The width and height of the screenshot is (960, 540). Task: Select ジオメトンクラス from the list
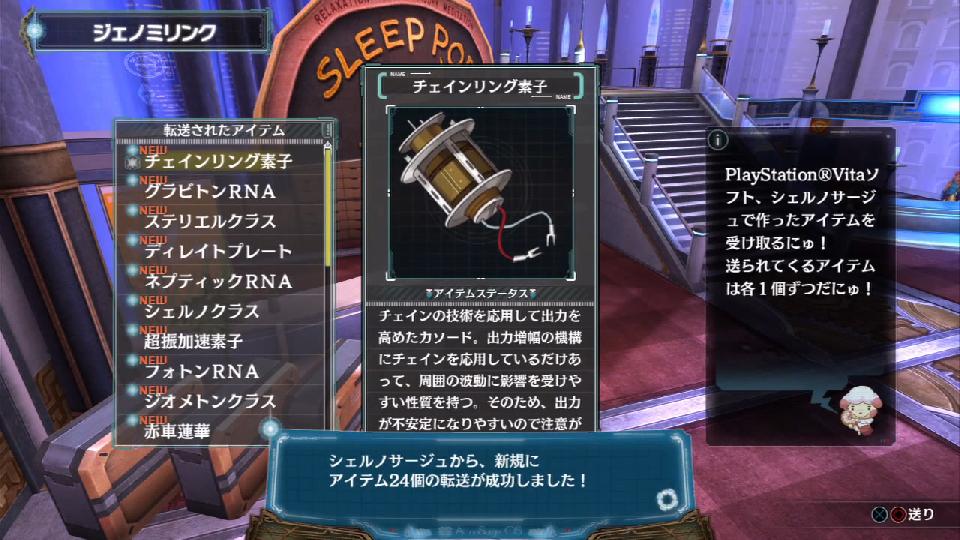(x=210, y=401)
